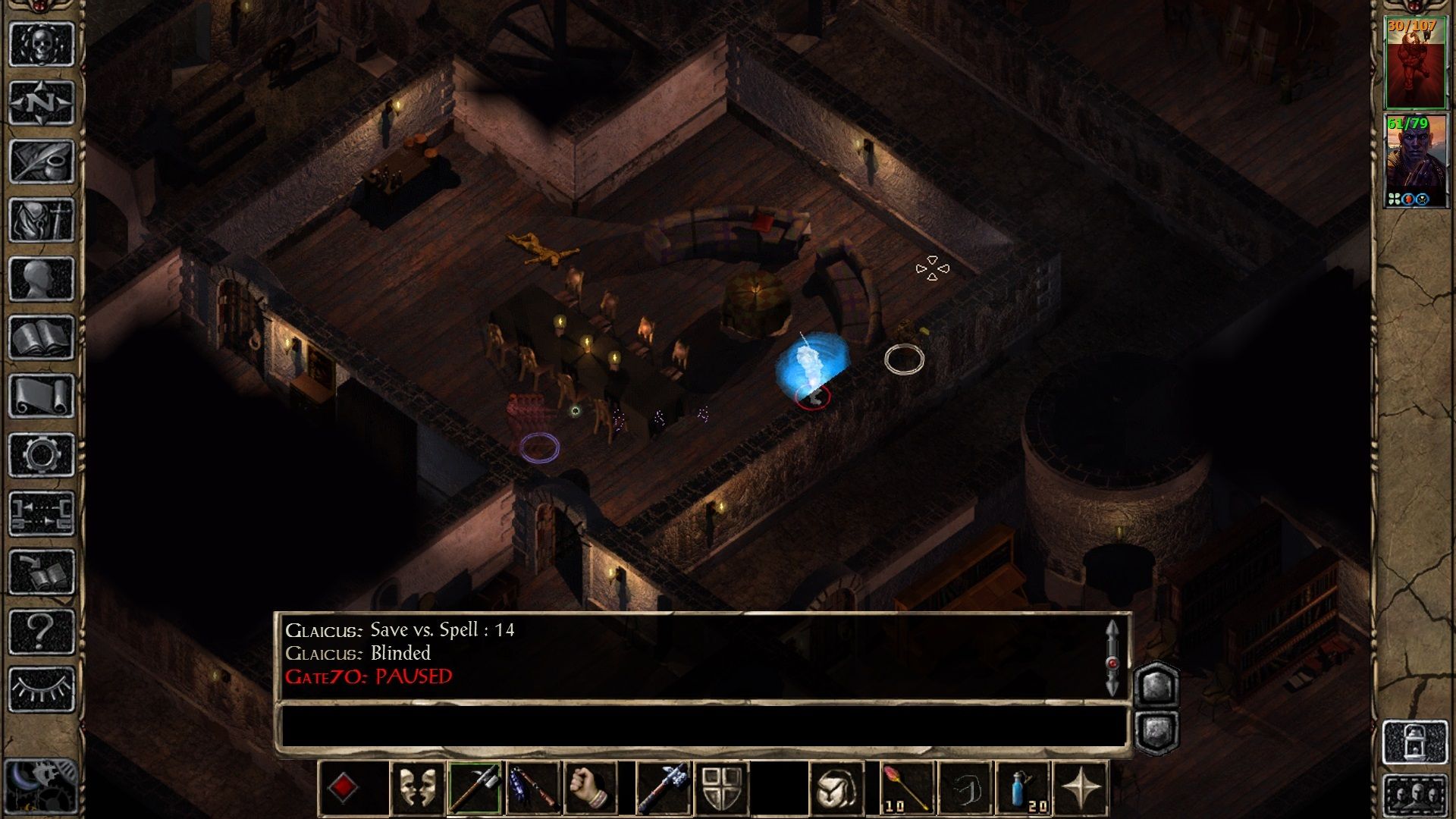Toggle the closed-eye hide interface button
1456x819 pixels.
[42, 689]
